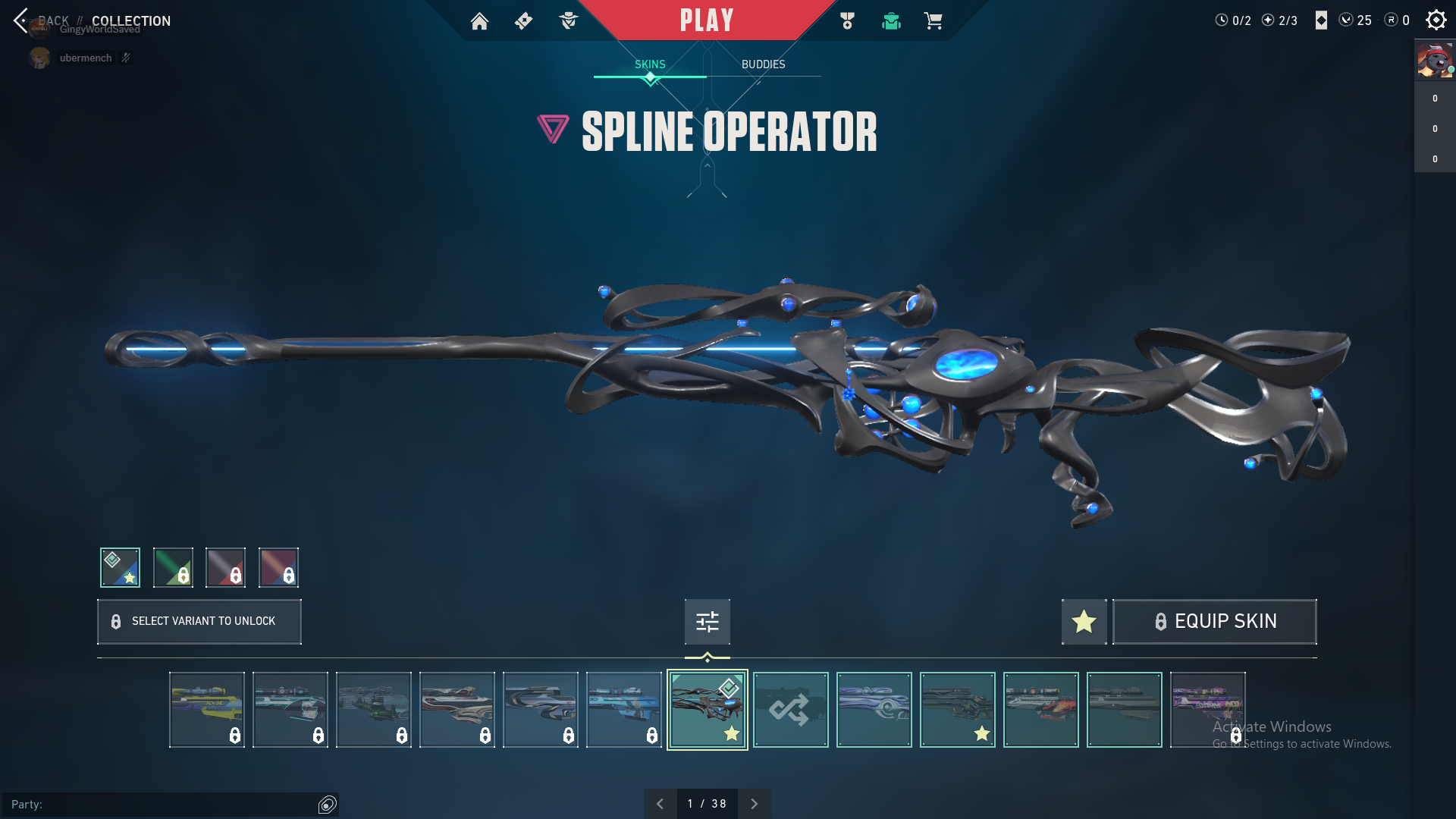This screenshot has height=819, width=1456.
Task: Switch to the Skins tab
Action: coord(650,64)
